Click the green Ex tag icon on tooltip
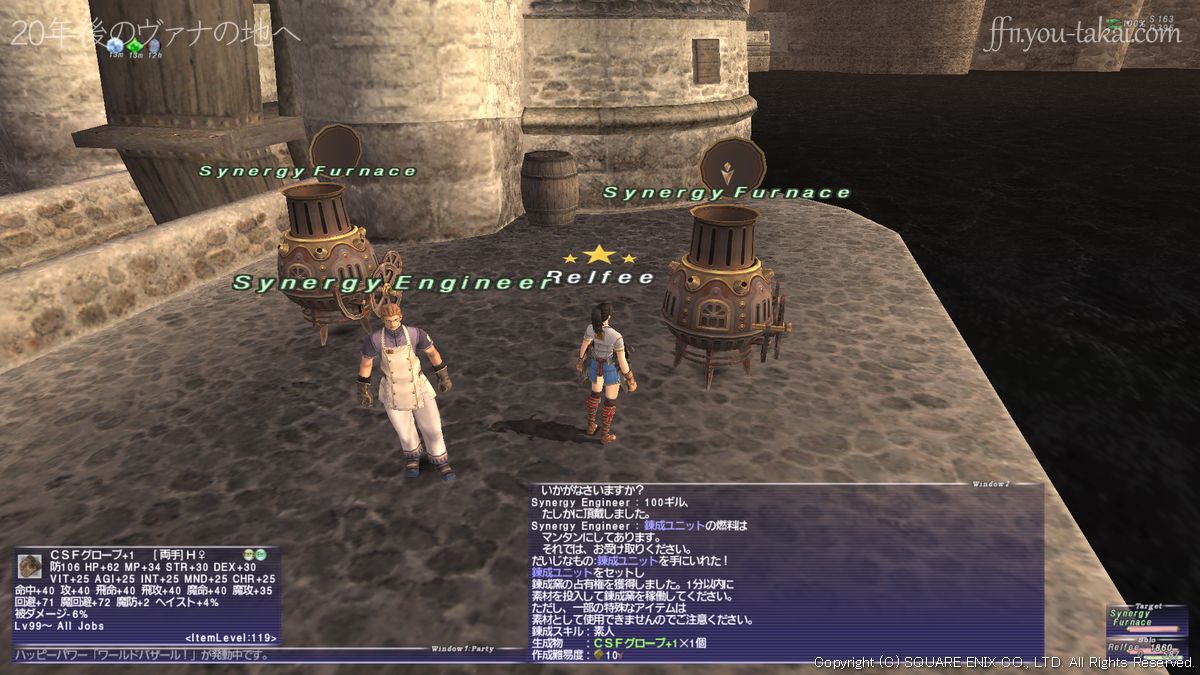Viewport: 1200px width, 675px height. (x=260, y=554)
